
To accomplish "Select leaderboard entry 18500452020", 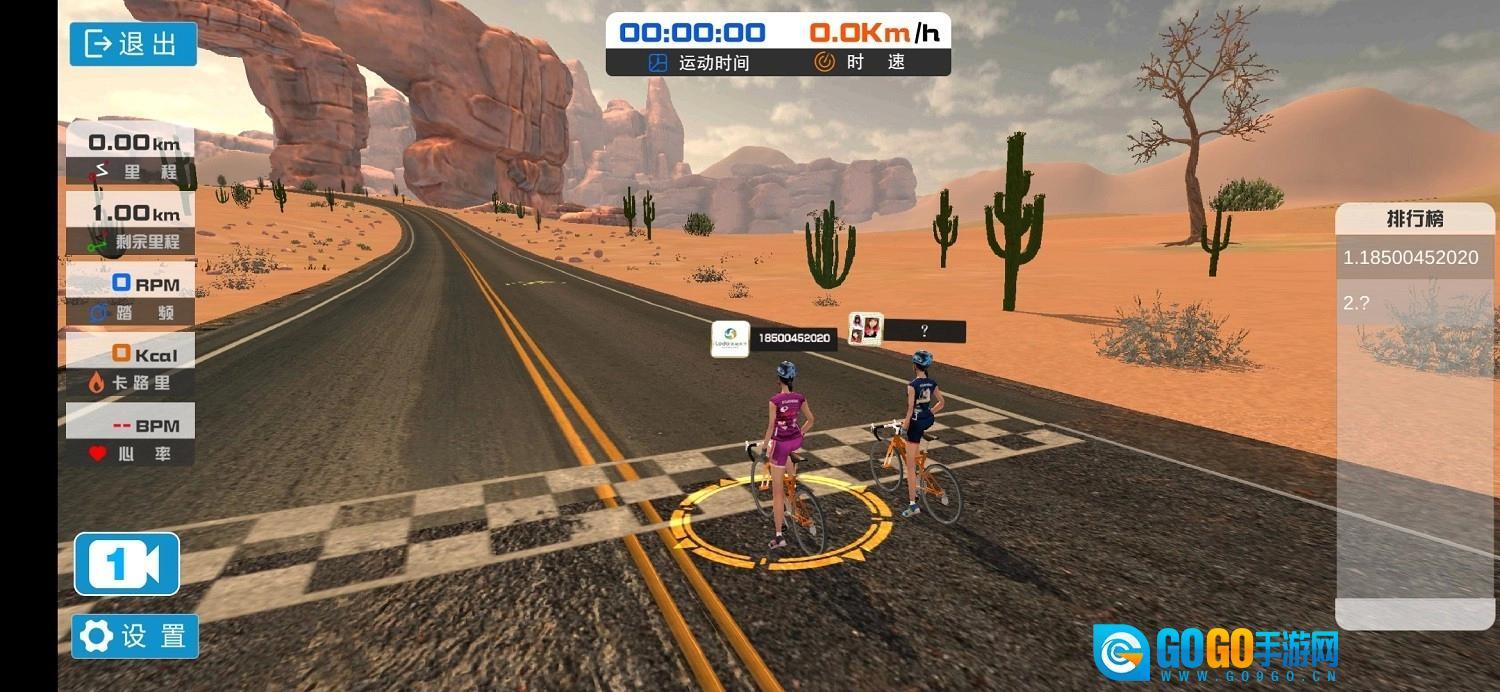I will pos(1410,258).
